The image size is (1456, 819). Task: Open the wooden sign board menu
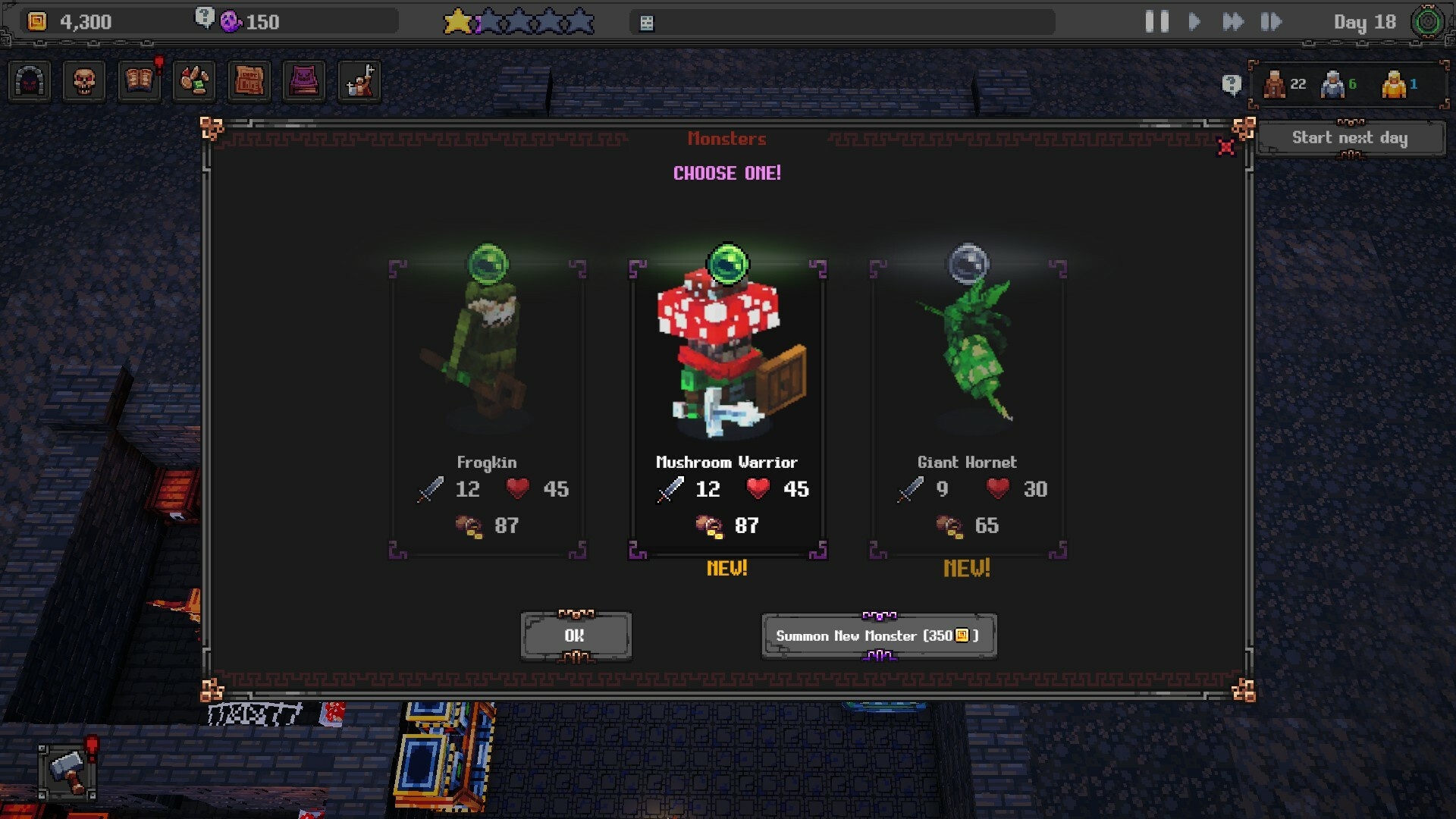click(249, 81)
